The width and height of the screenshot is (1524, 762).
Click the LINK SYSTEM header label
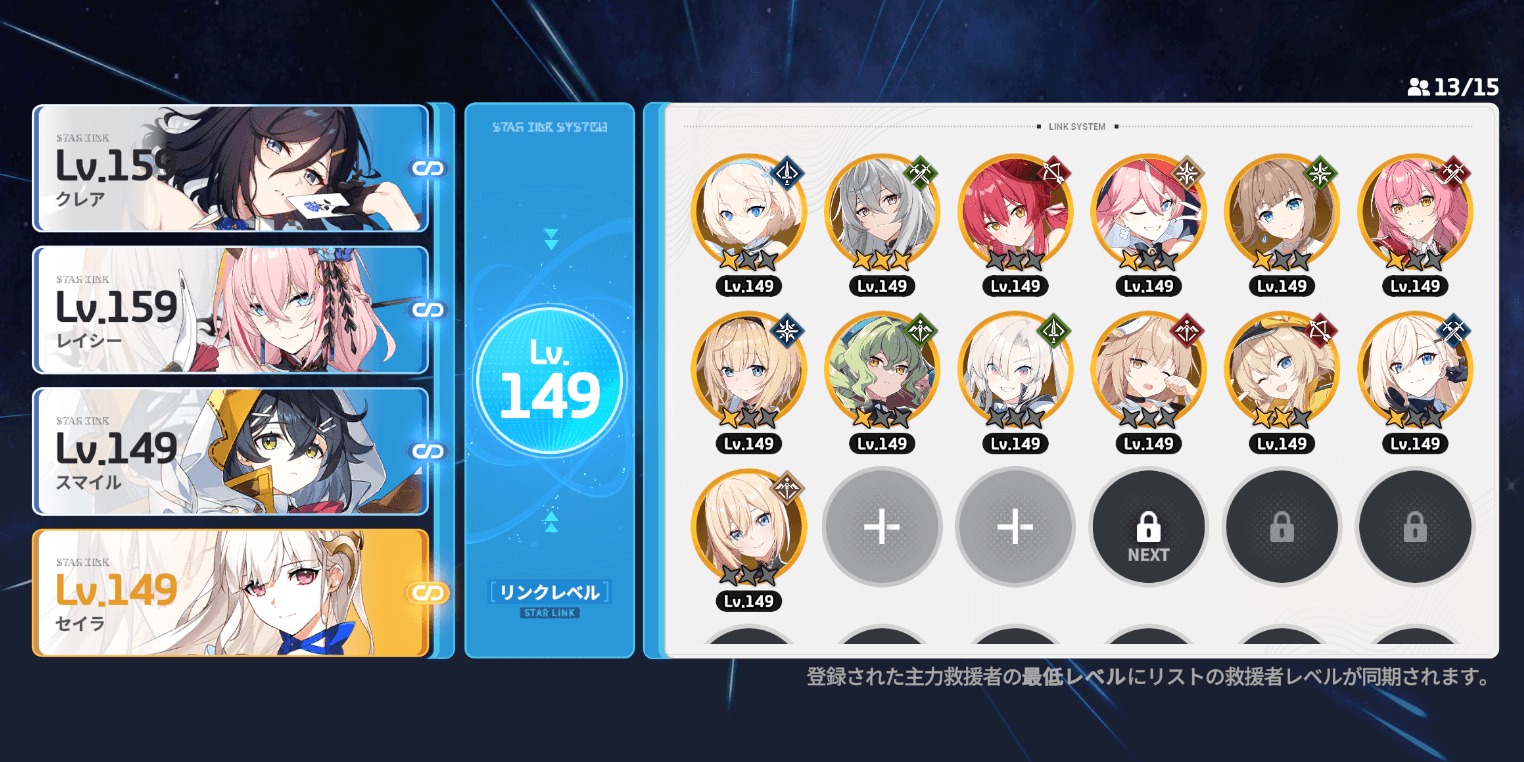pos(1076,127)
